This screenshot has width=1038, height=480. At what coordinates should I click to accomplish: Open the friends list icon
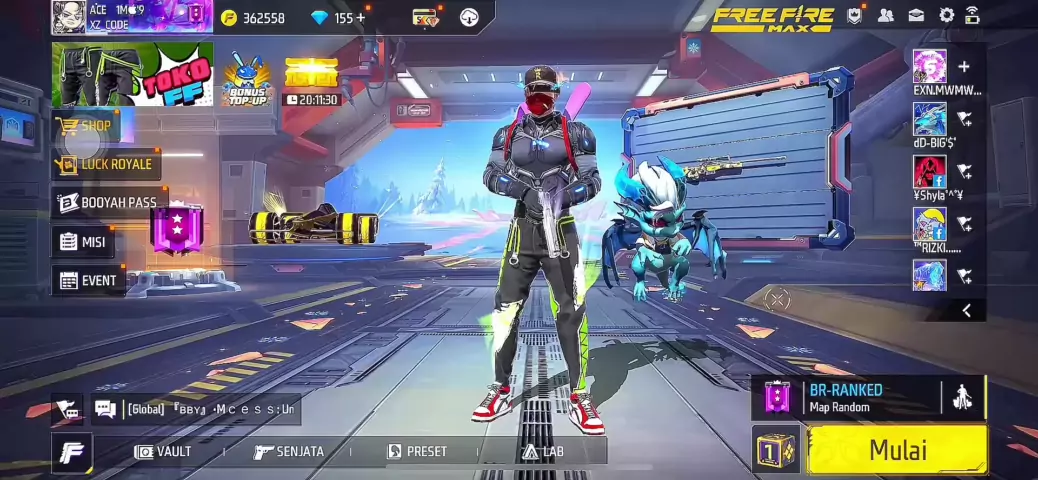tap(886, 16)
